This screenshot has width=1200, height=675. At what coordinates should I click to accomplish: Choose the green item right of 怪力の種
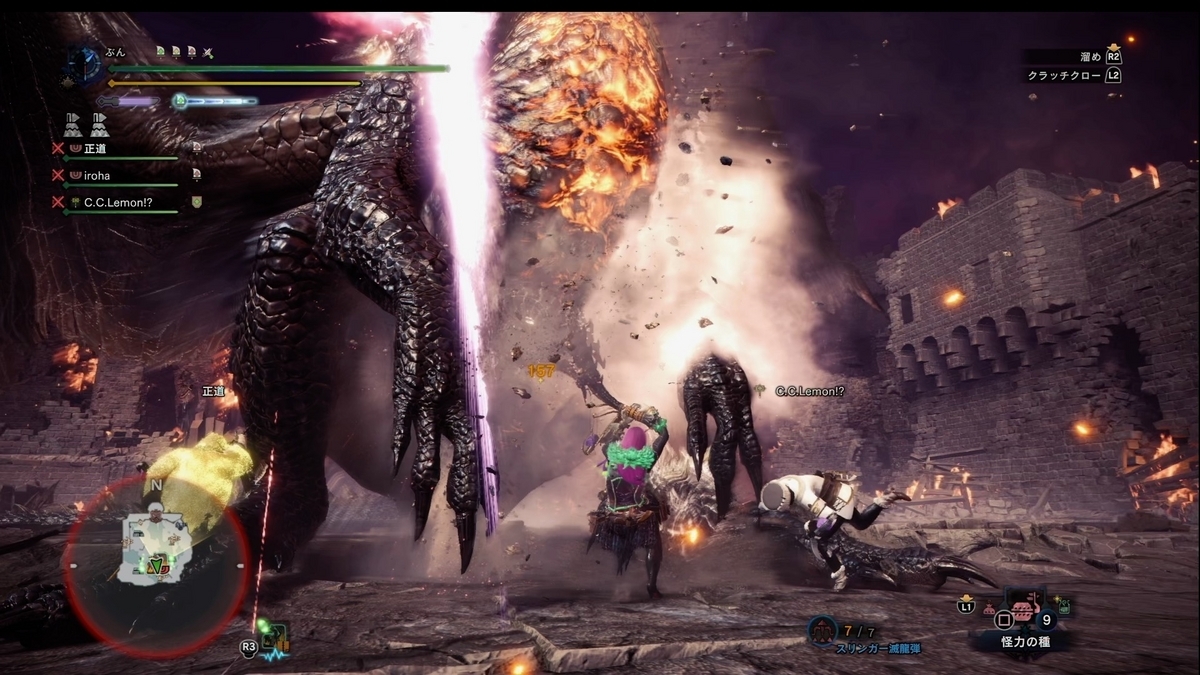(1064, 605)
